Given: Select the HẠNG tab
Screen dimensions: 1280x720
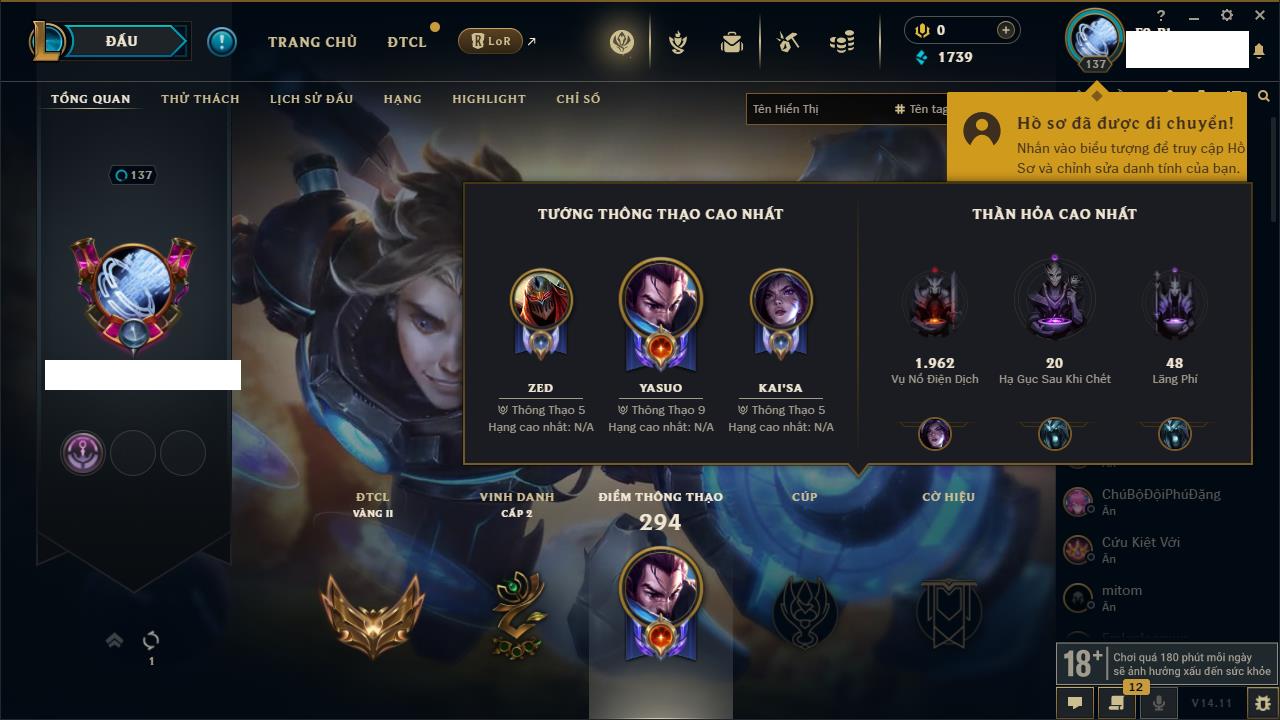Looking at the screenshot, I should tap(402, 99).
